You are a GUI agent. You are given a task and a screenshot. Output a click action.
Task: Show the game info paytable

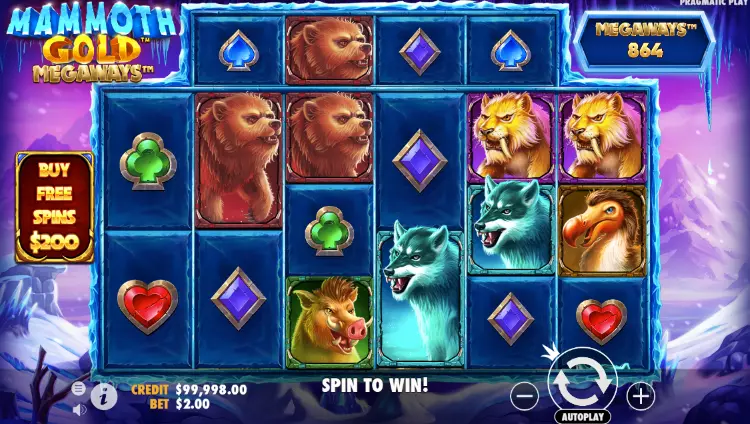pos(104,396)
